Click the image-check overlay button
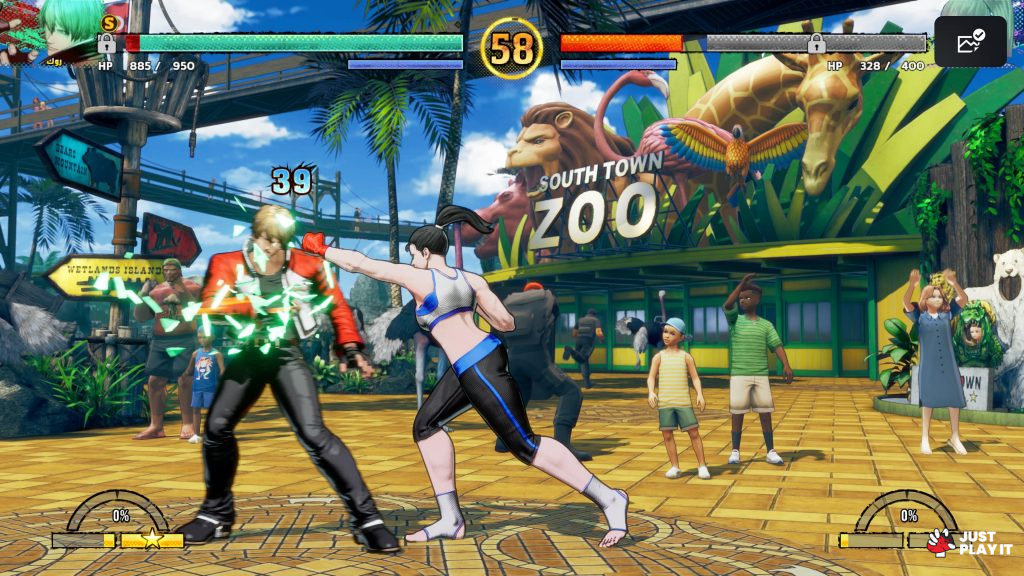This screenshot has width=1024, height=576. (x=970, y=41)
